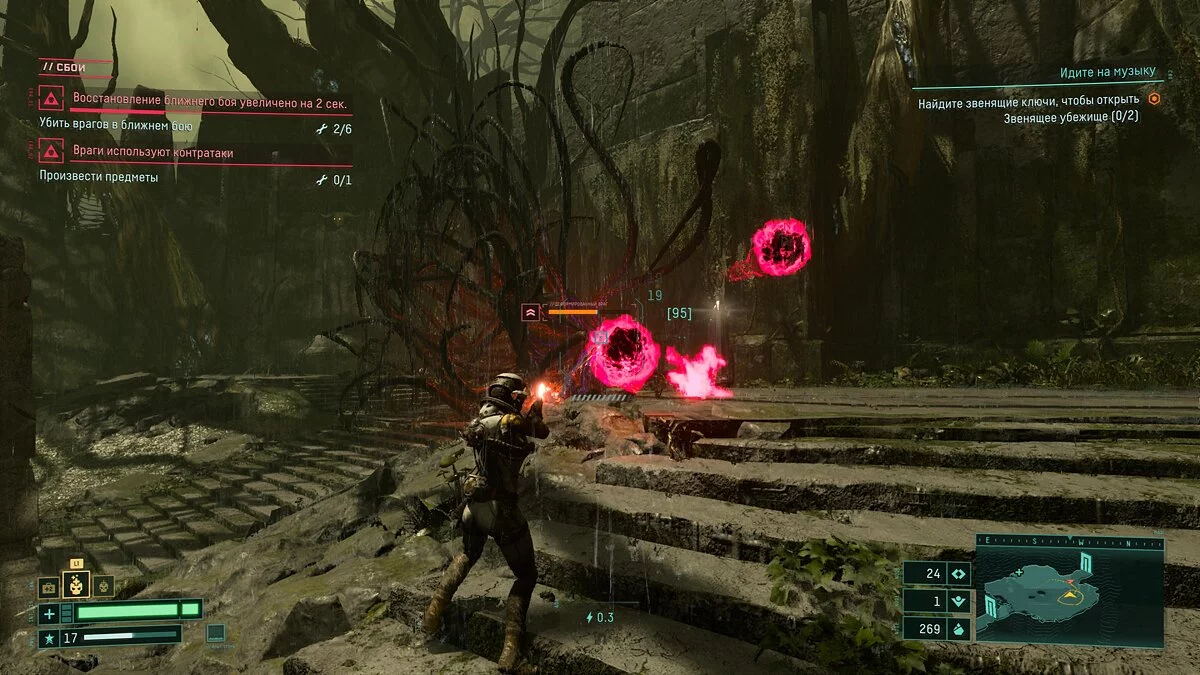The width and height of the screenshot is (1200, 675).
Task: Click the 'Идите на музыку' objective tracker
Action: [1107, 73]
